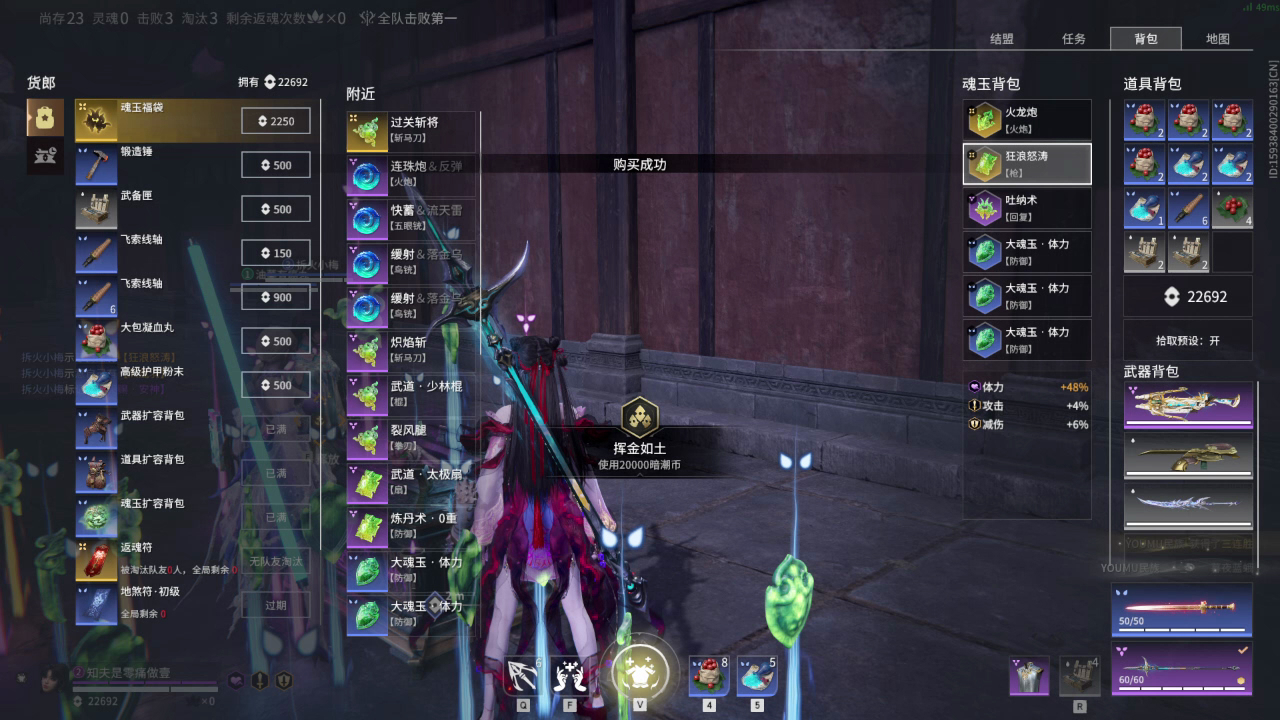This screenshot has height=720, width=1280.
Task: Open the 任务 tab
Action: point(1076,38)
